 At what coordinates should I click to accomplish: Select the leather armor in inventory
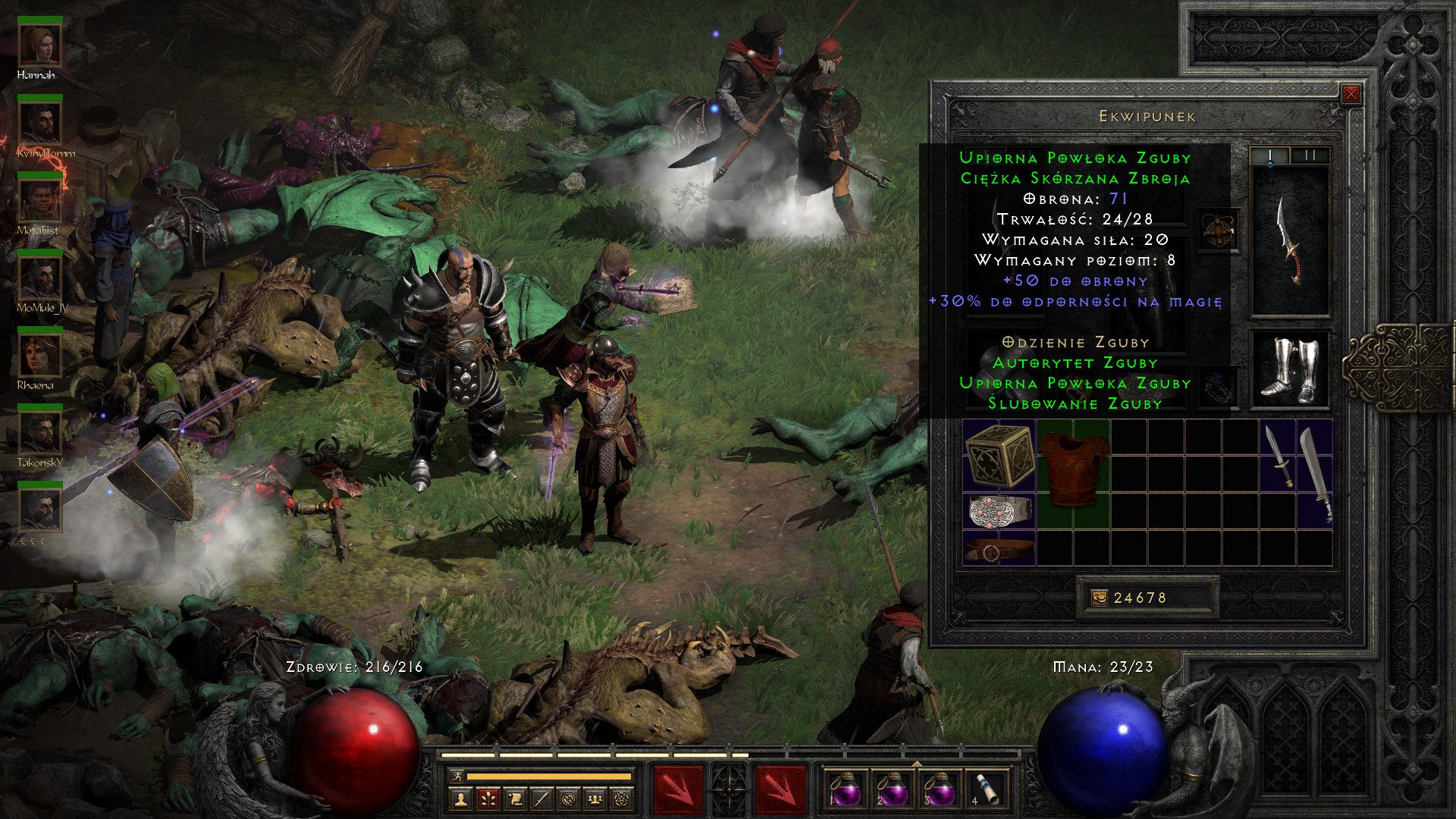pyautogui.click(x=1073, y=470)
